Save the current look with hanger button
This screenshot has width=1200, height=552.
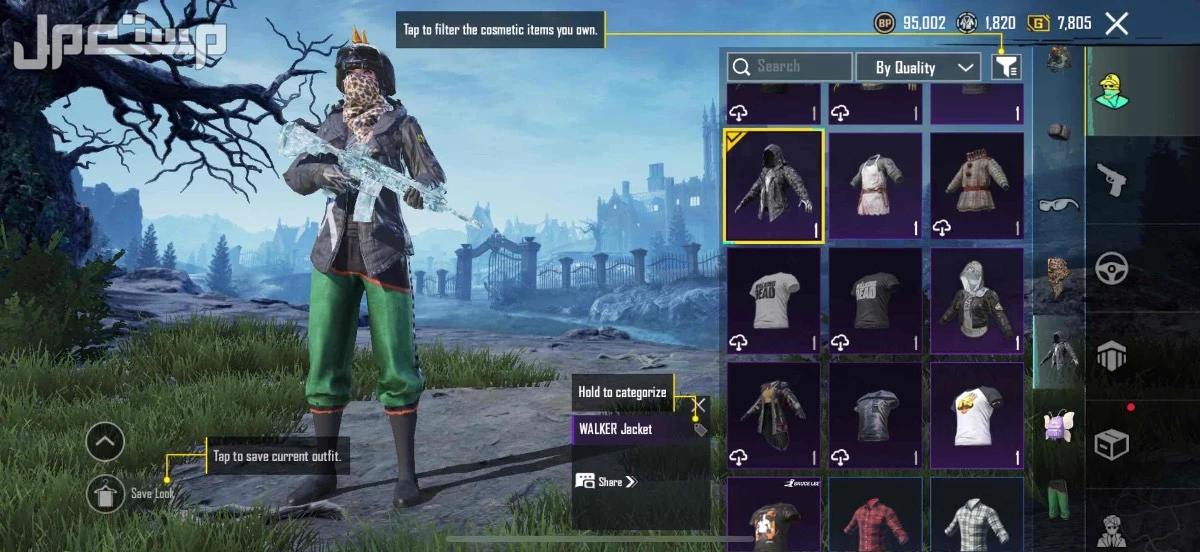[x=105, y=493]
